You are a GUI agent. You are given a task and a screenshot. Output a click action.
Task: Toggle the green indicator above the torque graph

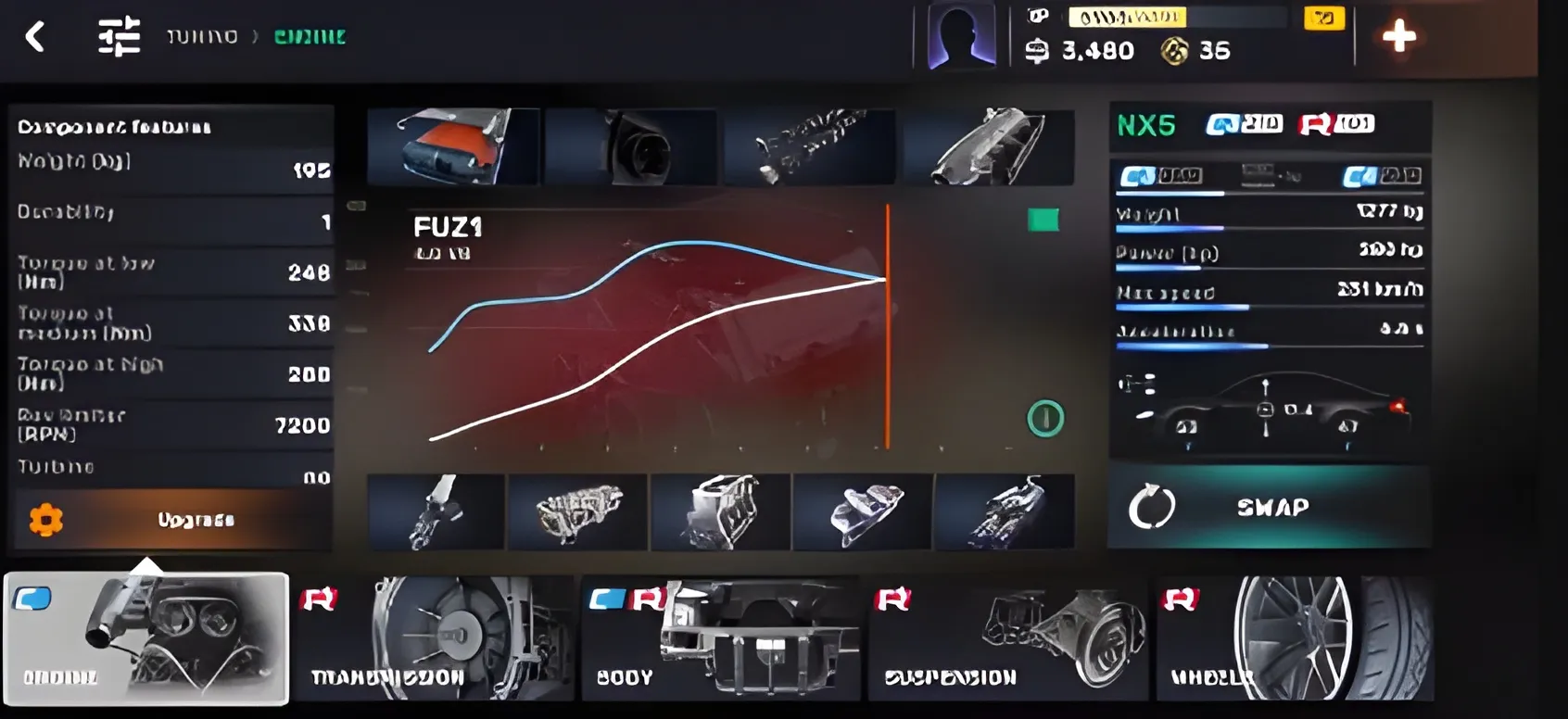tap(1044, 221)
